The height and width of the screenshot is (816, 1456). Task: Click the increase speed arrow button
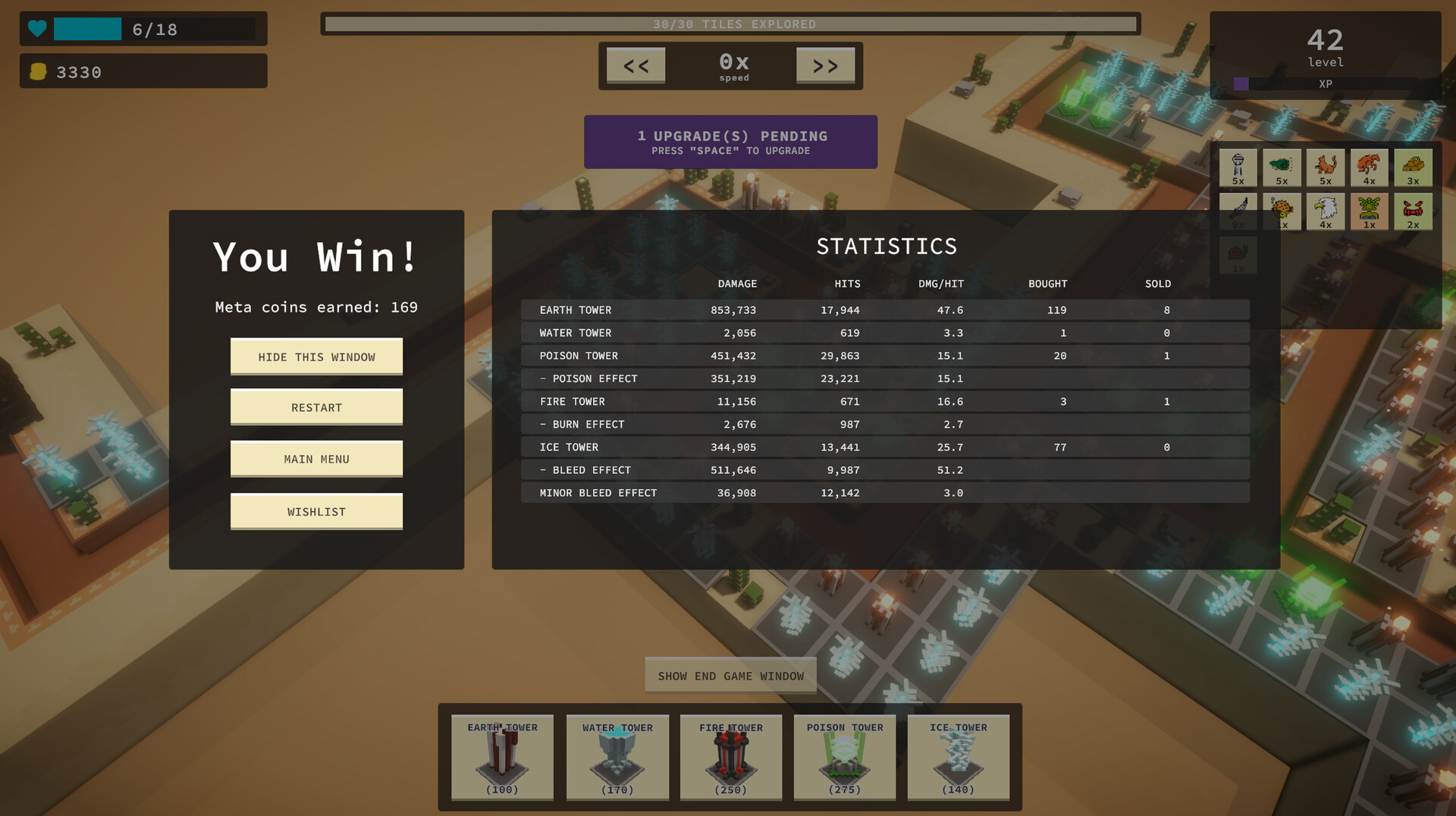[x=825, y=66]
